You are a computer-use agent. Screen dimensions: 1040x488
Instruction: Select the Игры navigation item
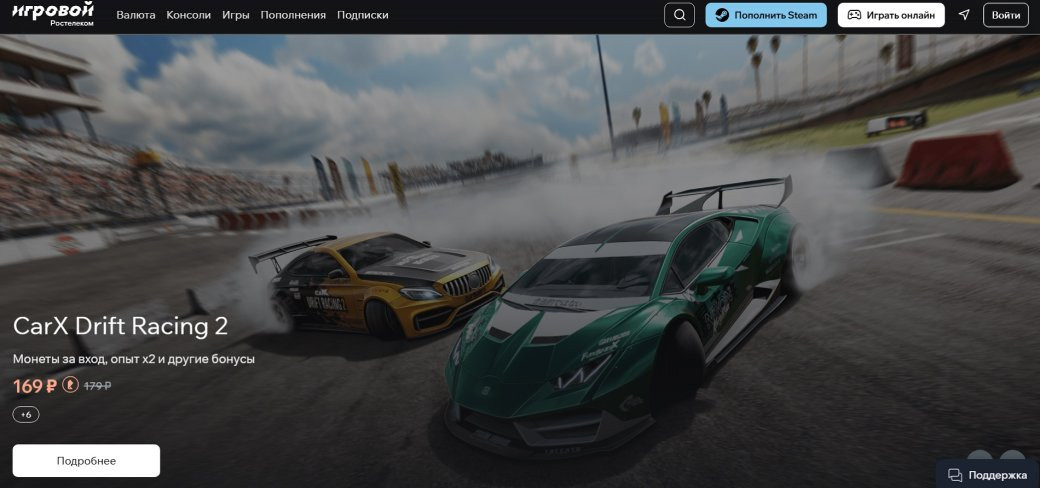tap(236, 15)
